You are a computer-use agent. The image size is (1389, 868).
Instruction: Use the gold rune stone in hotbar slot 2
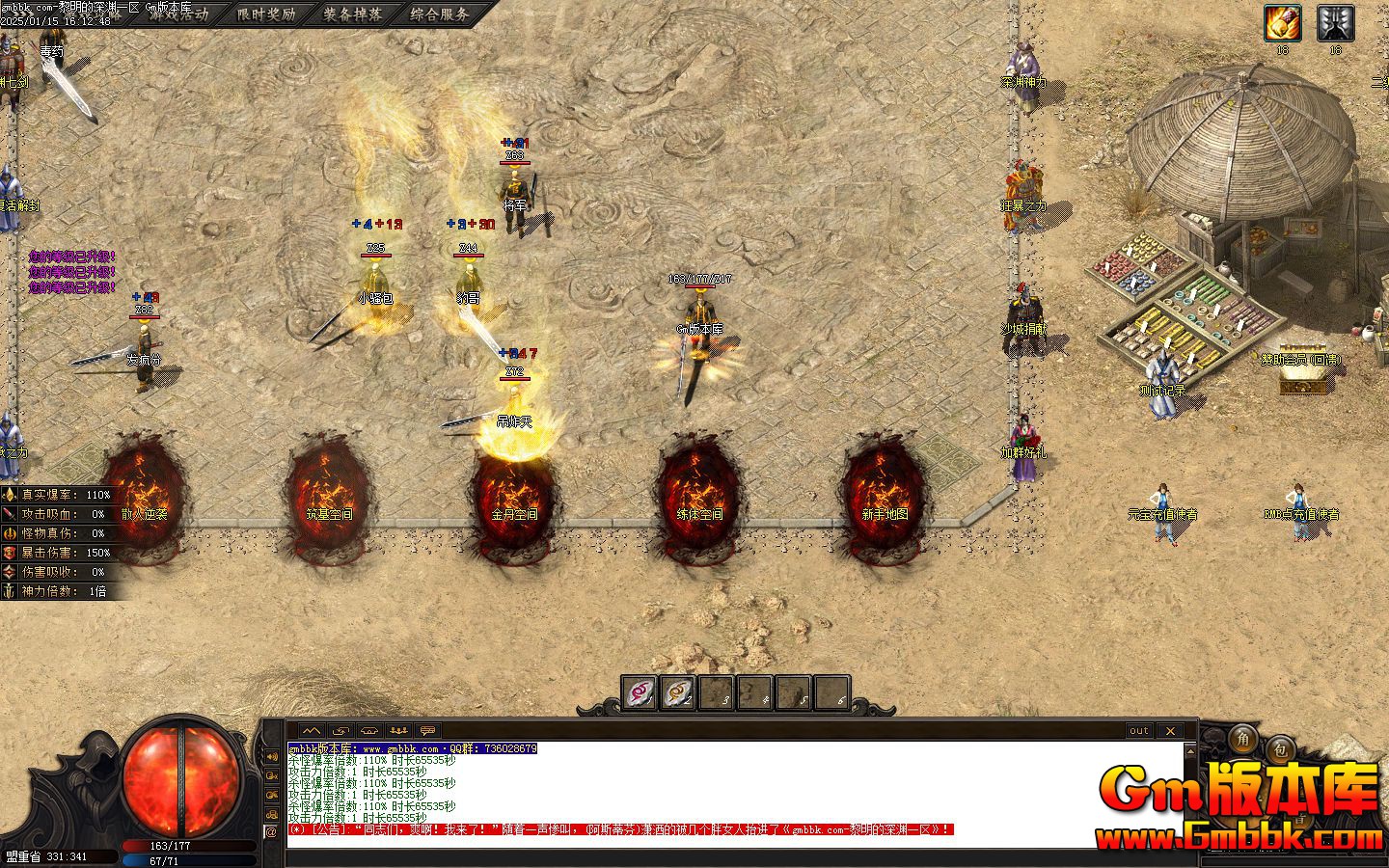pyautogui.click(x=678, y=692)
